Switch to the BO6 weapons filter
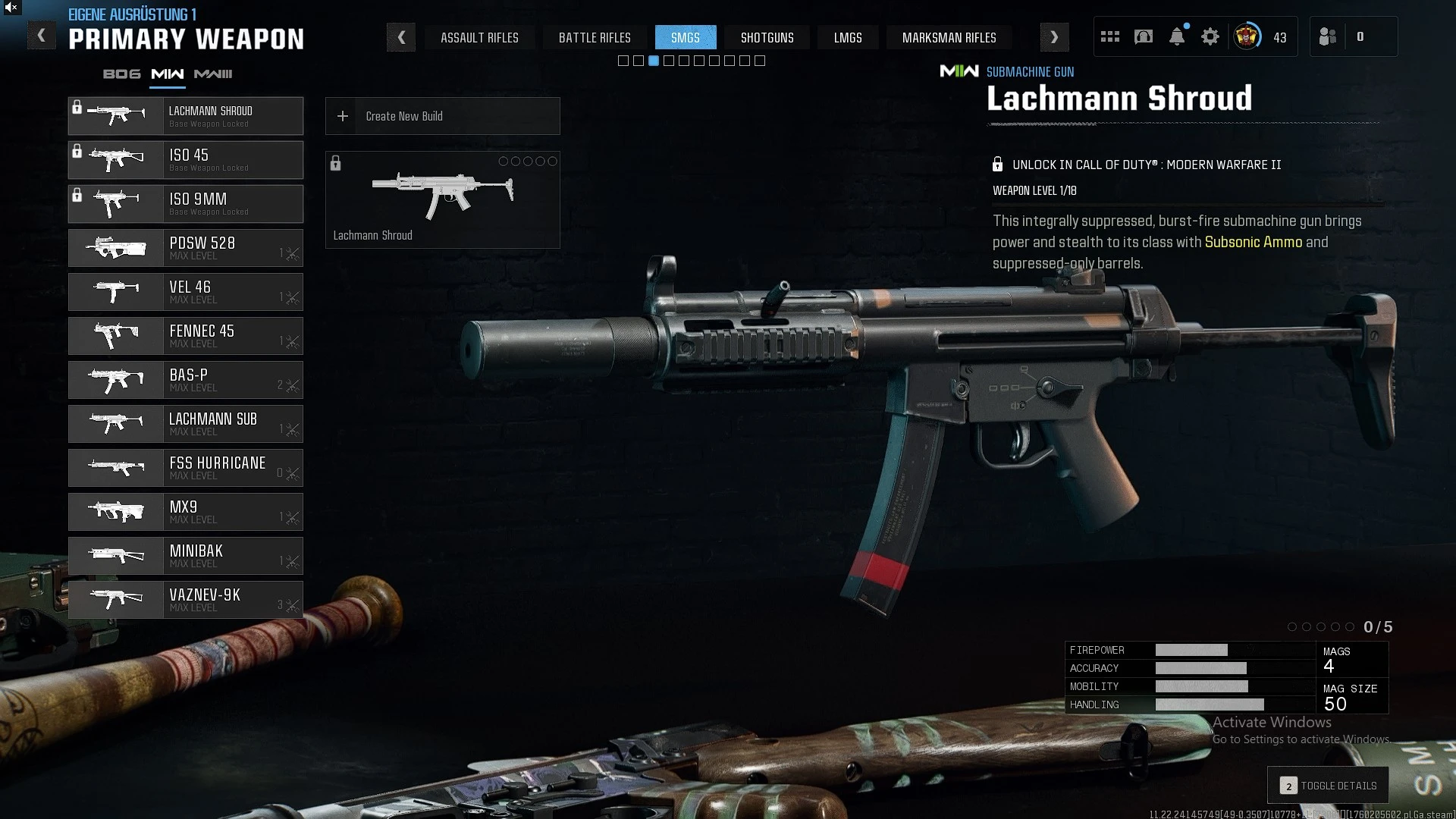Screen dimensions: 1456x819 click(x=121, y=74)
